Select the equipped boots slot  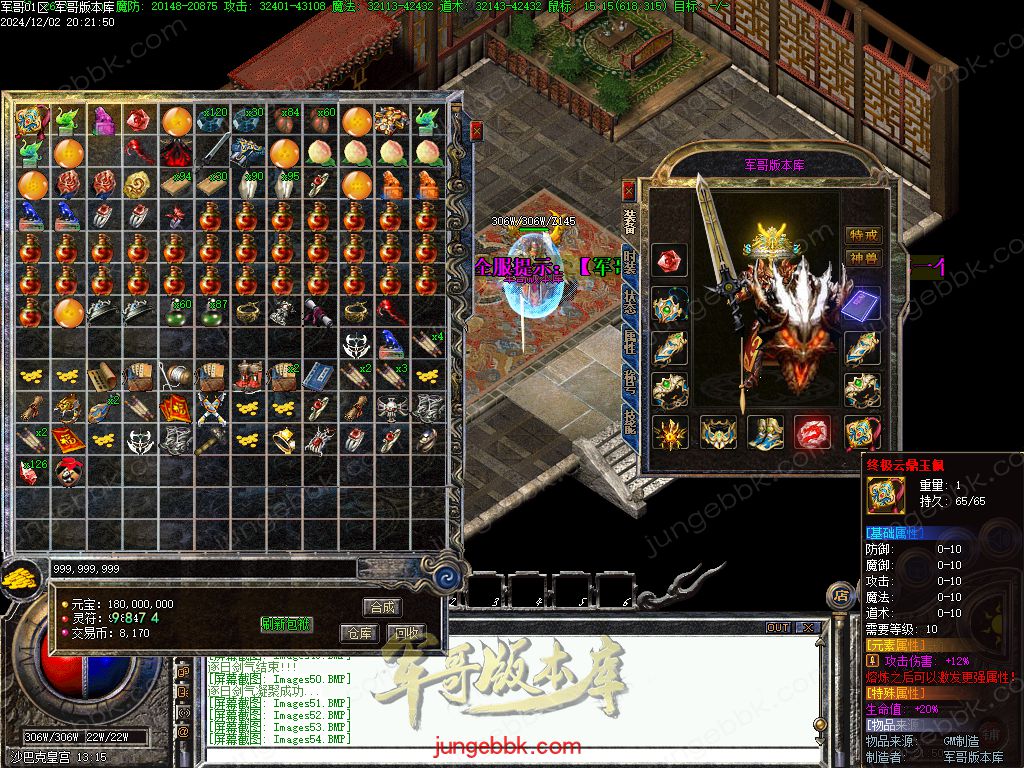(766, 433)
